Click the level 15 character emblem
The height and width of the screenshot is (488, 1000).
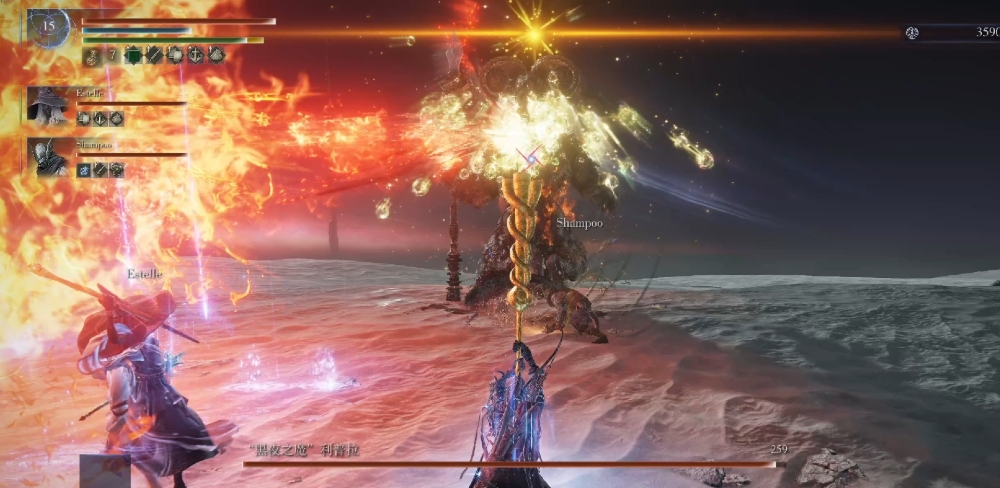pos(48,27)
